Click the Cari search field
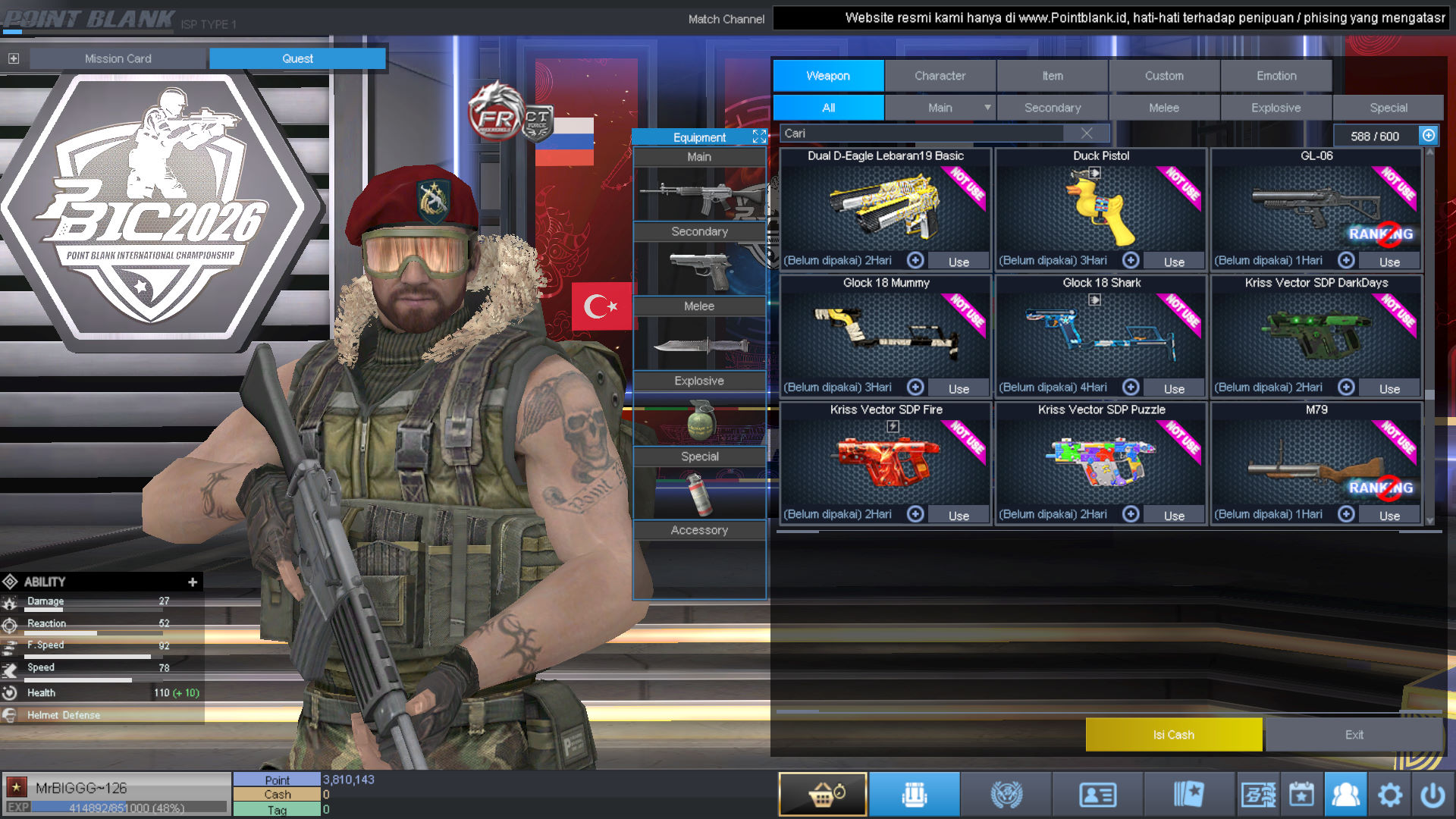This screenshot has height=819, width=1456. click(x=921, y=133)
